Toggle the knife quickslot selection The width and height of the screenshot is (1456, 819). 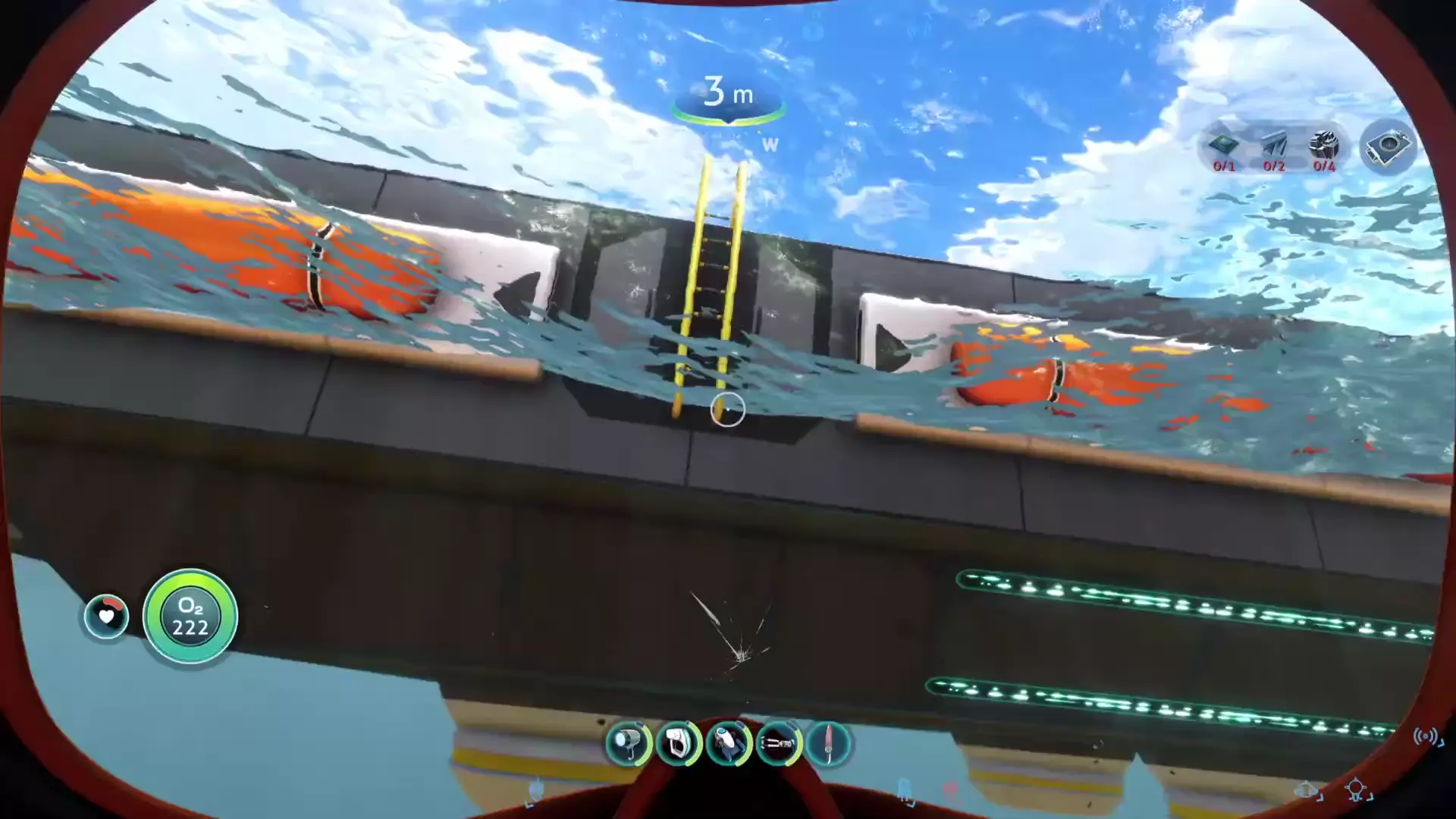point(828,744)
